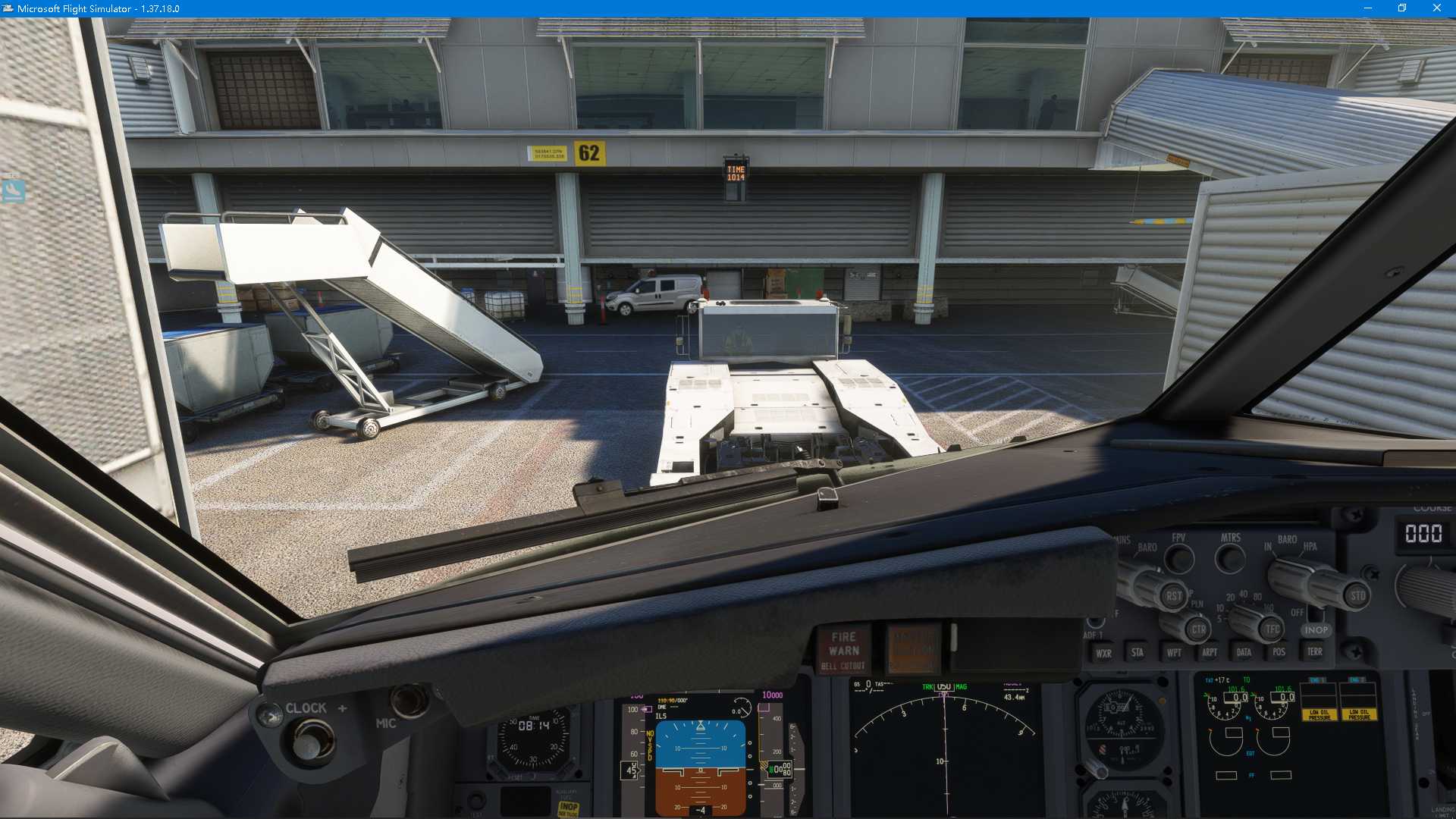Click the COURSE display showing 000
Image resolution: width=1456 pixels, height=819 pixels.
pos(1423,533)
